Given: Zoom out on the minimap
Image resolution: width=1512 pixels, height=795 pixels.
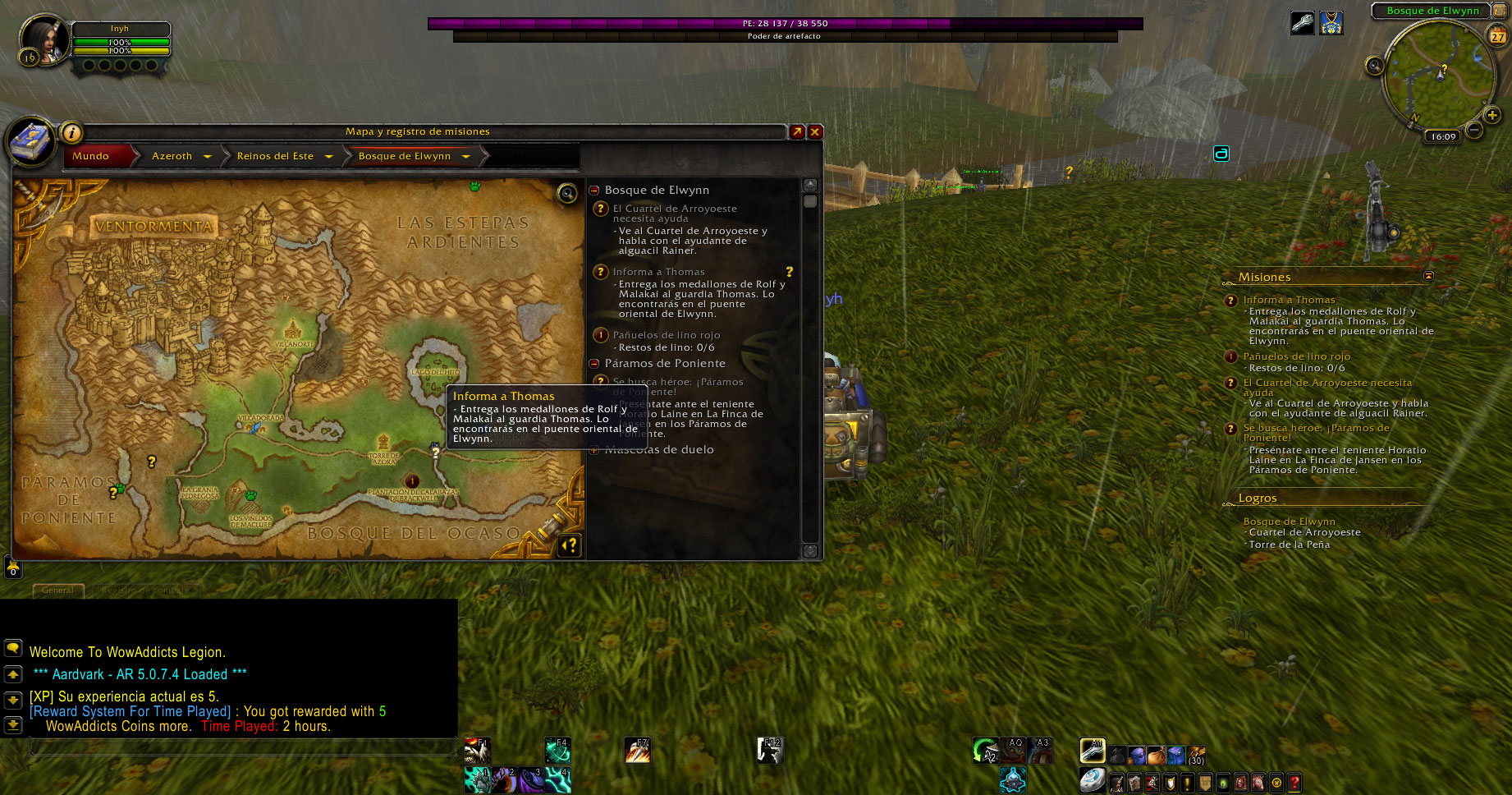Looking at the screenshot, I should (1474, 130).
